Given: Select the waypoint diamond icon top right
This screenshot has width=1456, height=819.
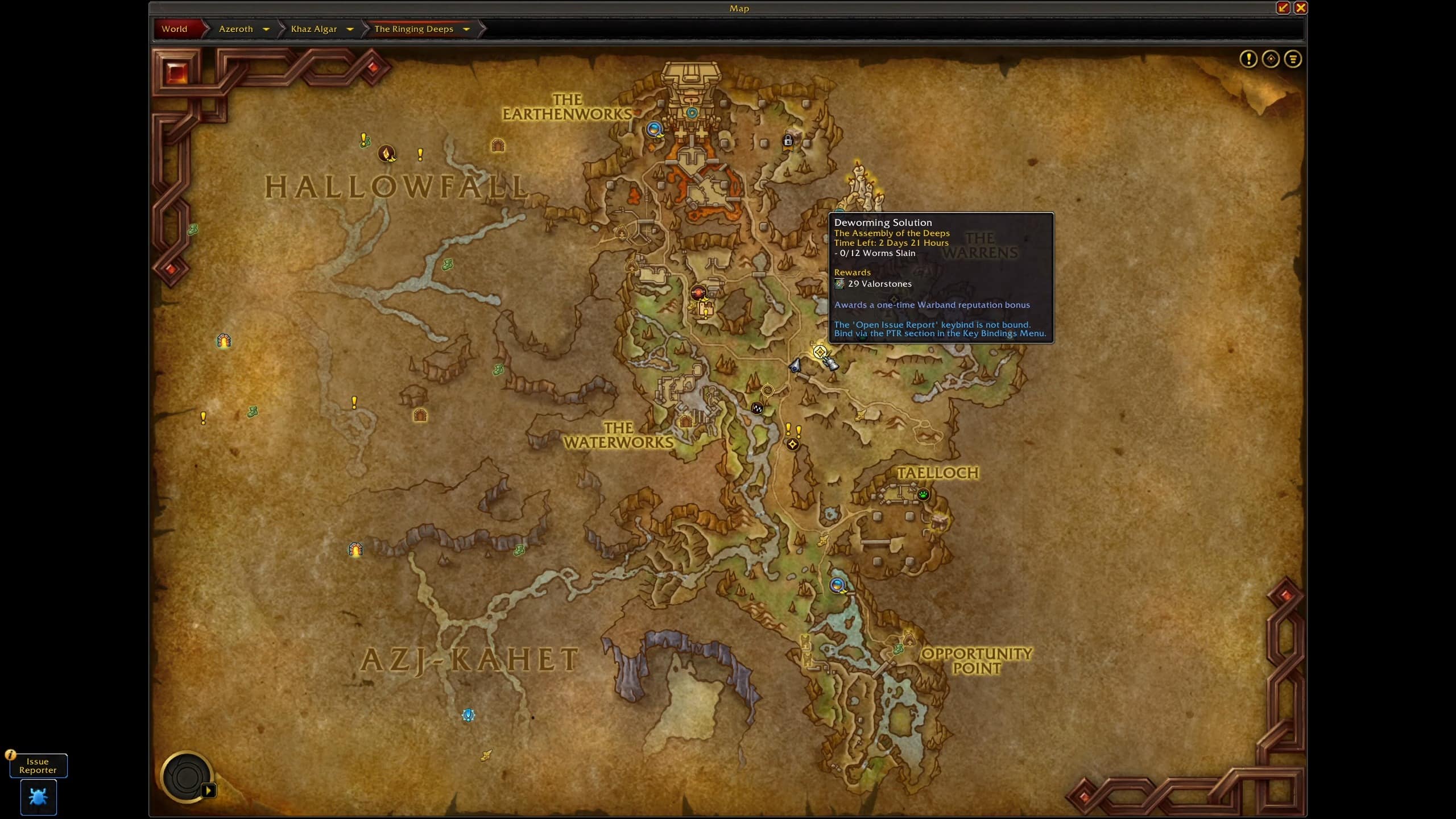Looking at the screenshot, I should [x=1270, y=58].
